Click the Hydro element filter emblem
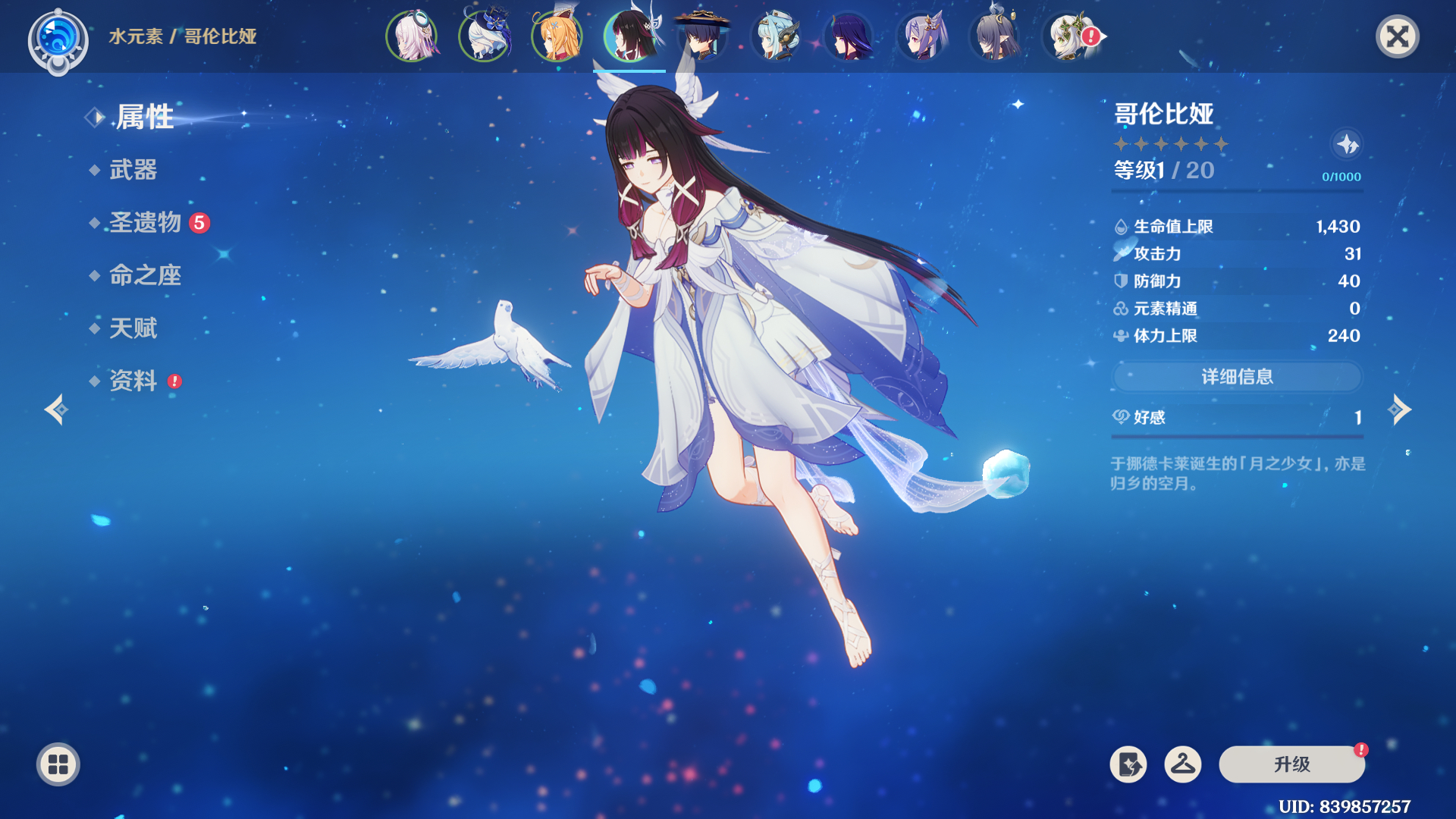Viewport: 1456px width, 819px height. [58, 38]
